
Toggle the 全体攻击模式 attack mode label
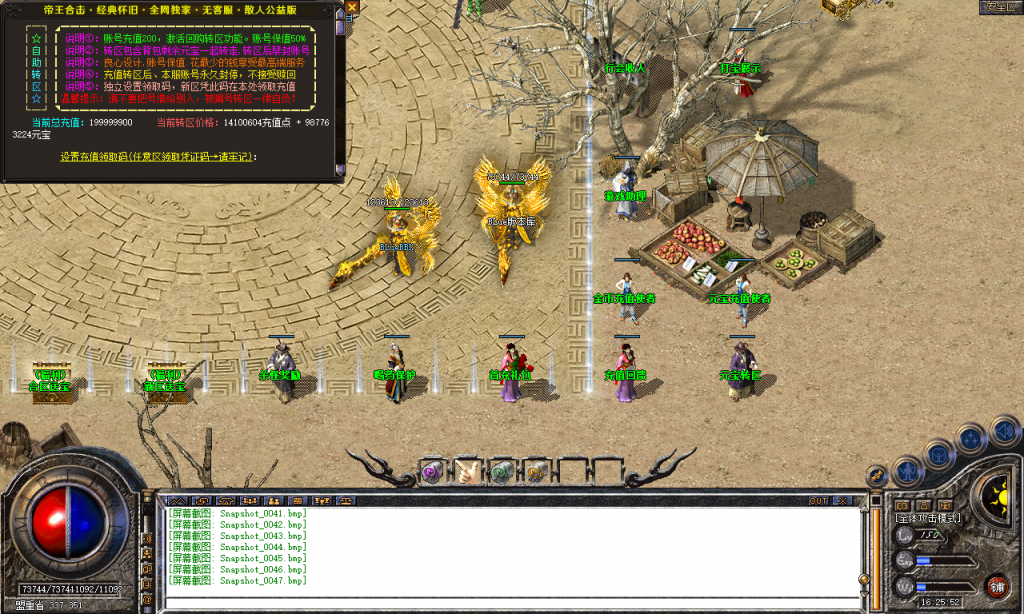pyautogui.click(x=929, y=518)
